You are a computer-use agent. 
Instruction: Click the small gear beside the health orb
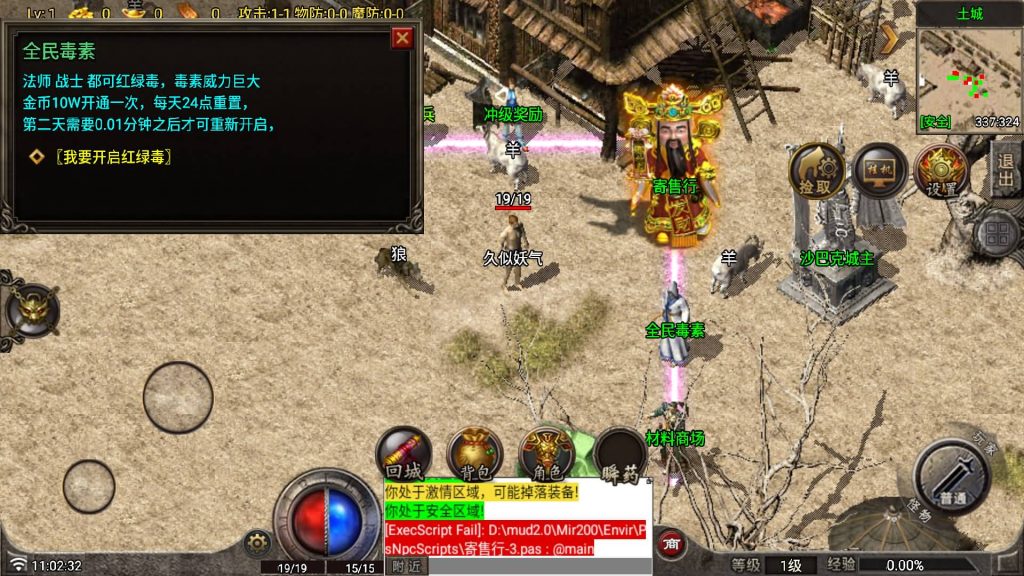pos(258,543)
